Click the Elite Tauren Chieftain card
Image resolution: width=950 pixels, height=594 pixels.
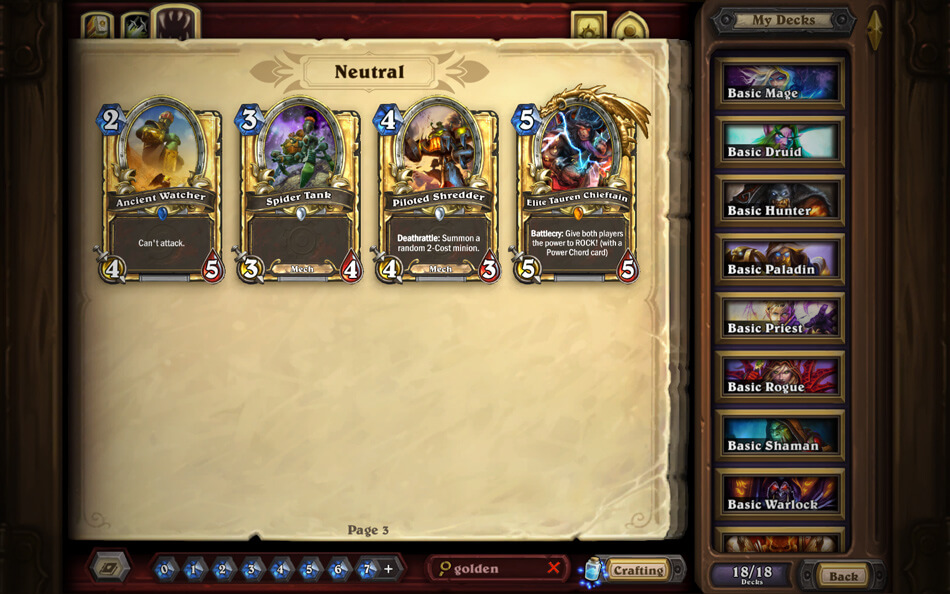tap(577, 192)
